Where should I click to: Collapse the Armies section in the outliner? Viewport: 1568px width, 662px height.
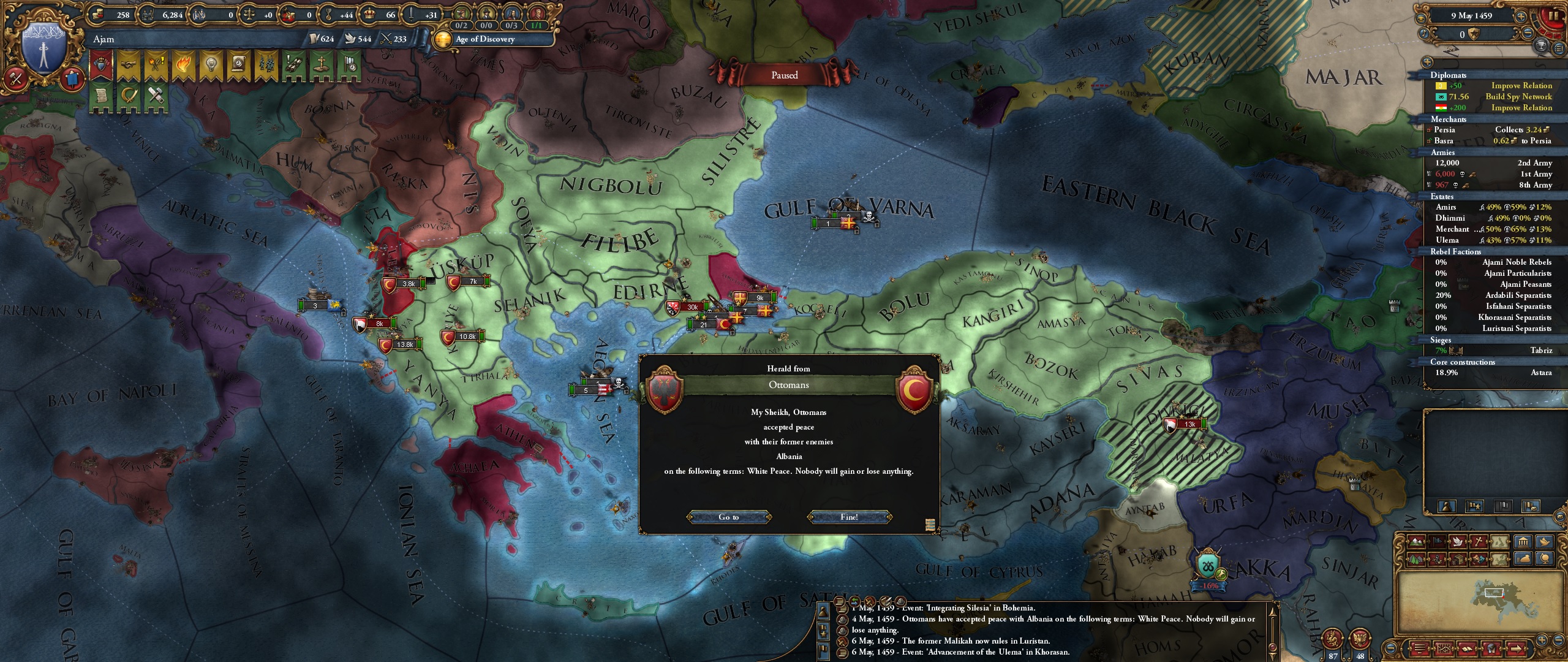1442,152
